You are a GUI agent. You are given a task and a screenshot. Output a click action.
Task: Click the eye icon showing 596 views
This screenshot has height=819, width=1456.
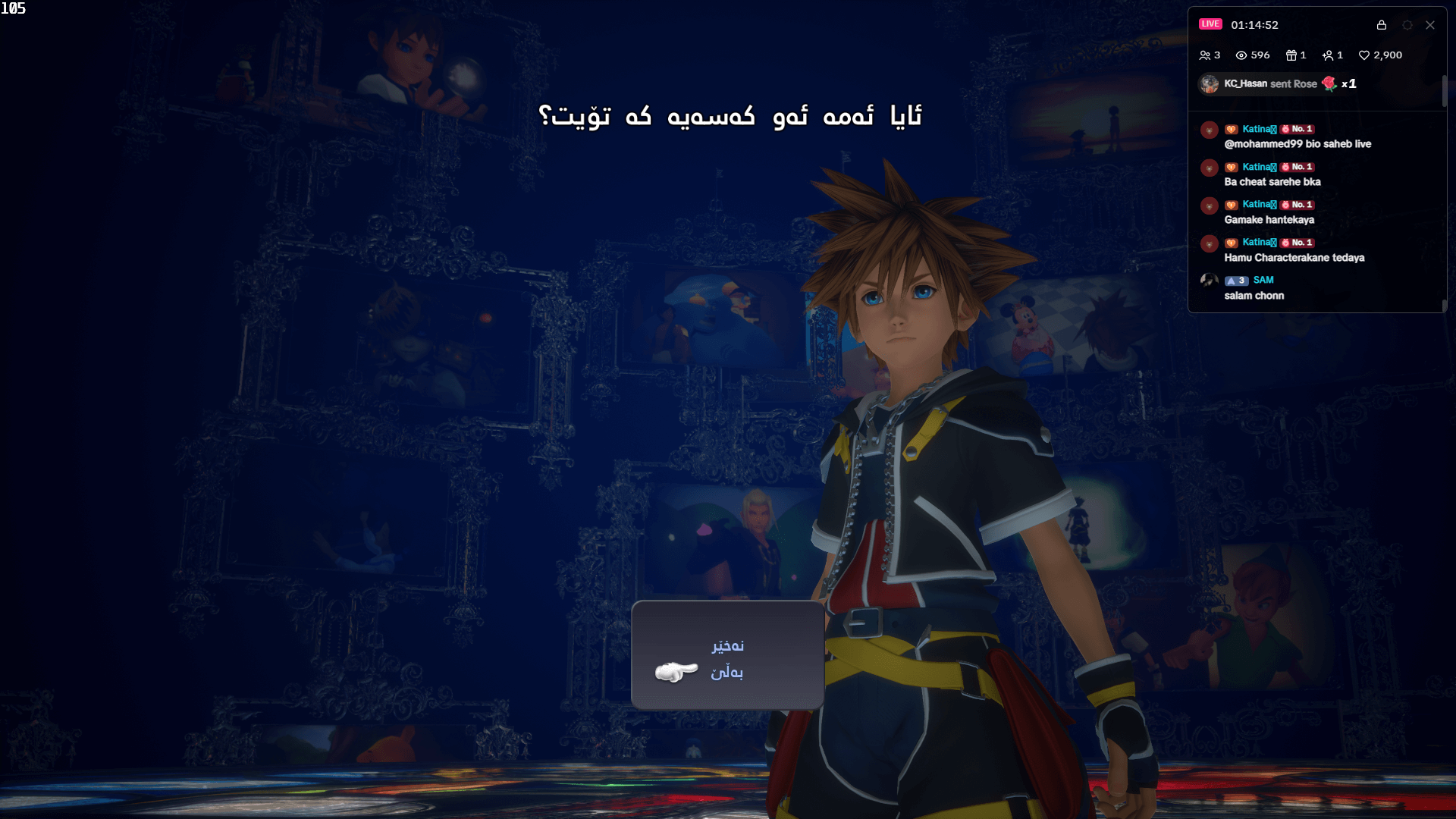pos(1241,55)
